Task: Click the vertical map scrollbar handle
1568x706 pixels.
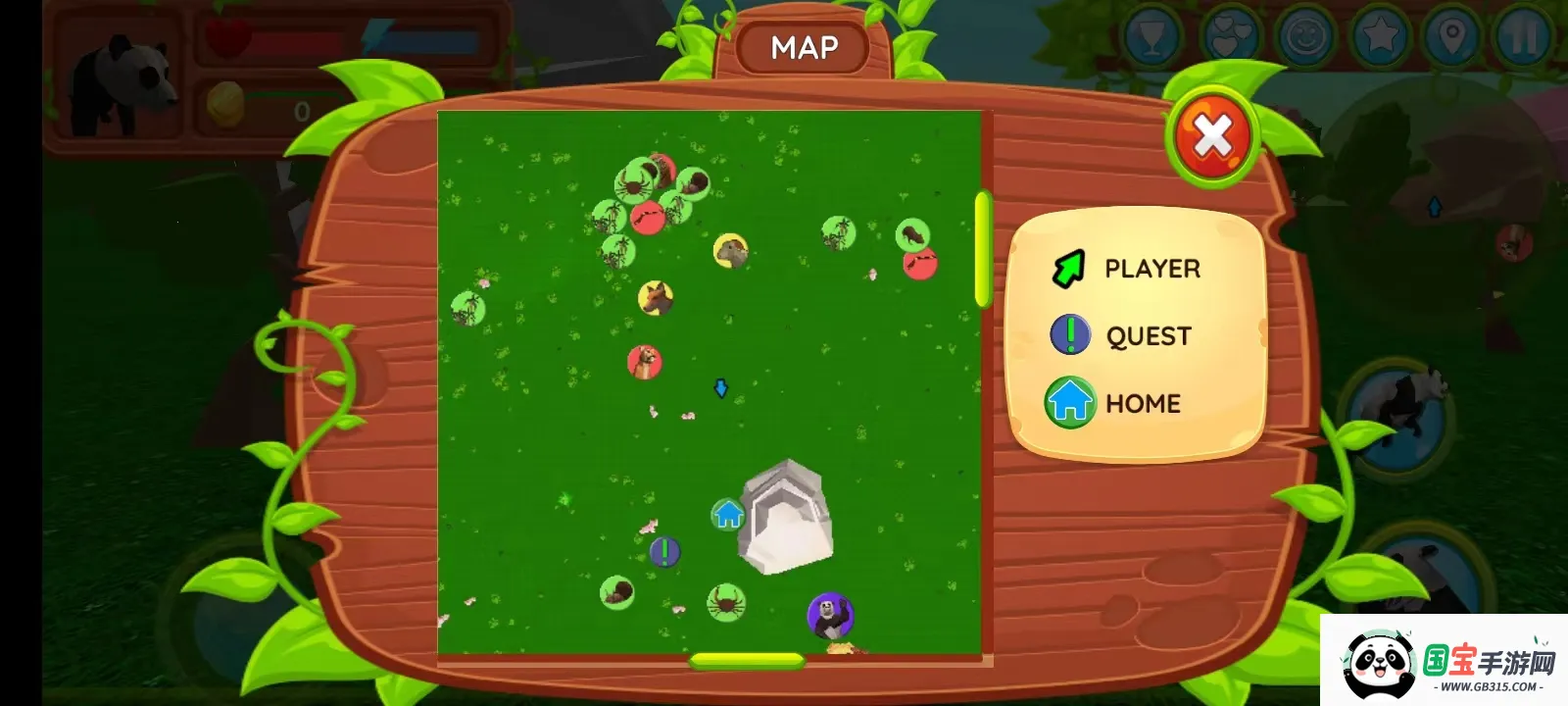Action: click(x=983, y=250)
